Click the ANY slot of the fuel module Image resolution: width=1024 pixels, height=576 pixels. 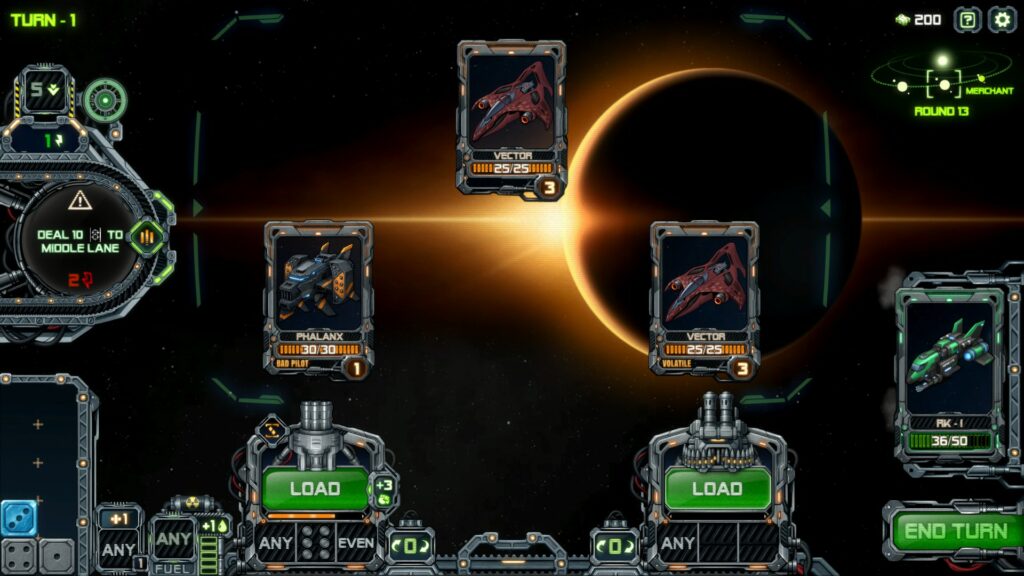click(x=173, y=540)
